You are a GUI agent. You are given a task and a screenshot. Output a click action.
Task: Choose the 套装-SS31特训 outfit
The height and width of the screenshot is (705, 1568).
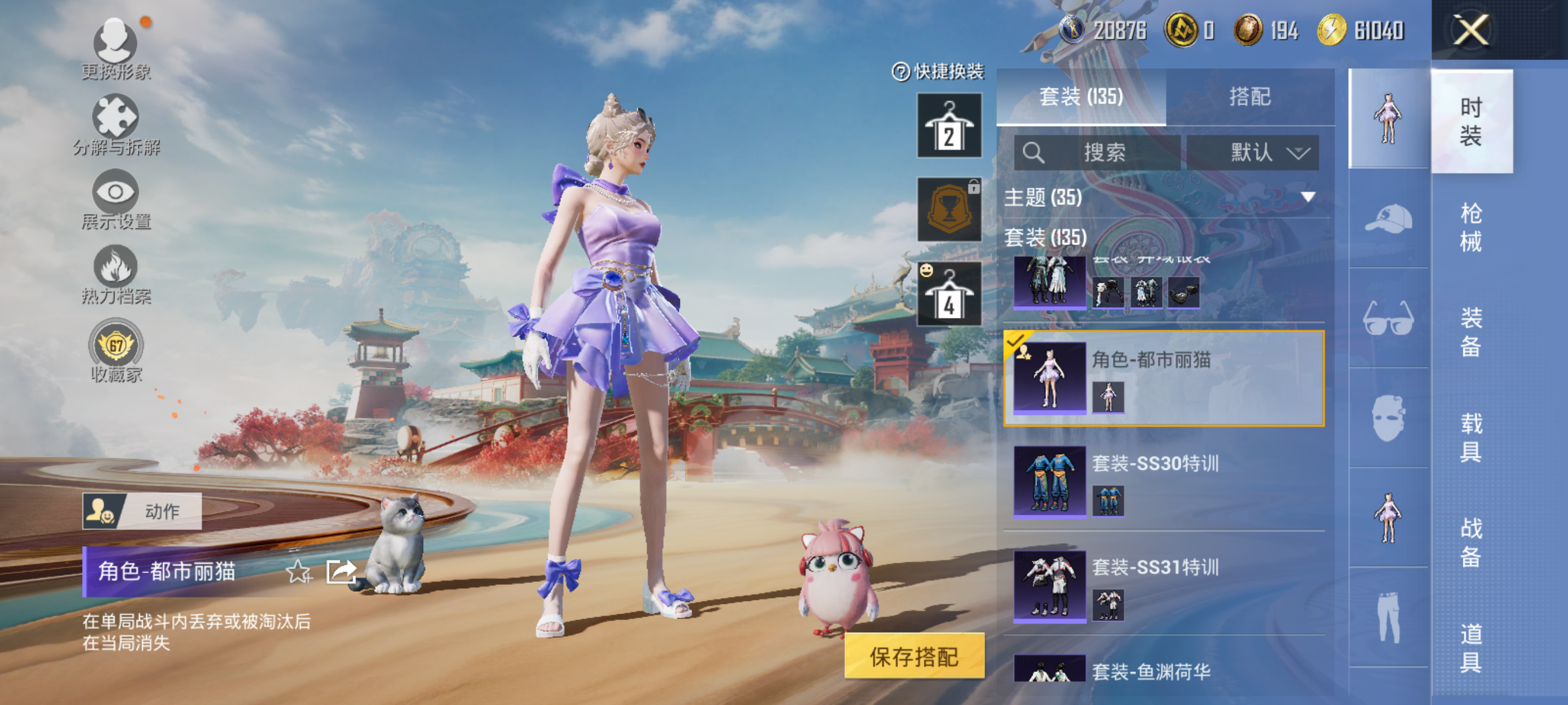coord(1163,585)
